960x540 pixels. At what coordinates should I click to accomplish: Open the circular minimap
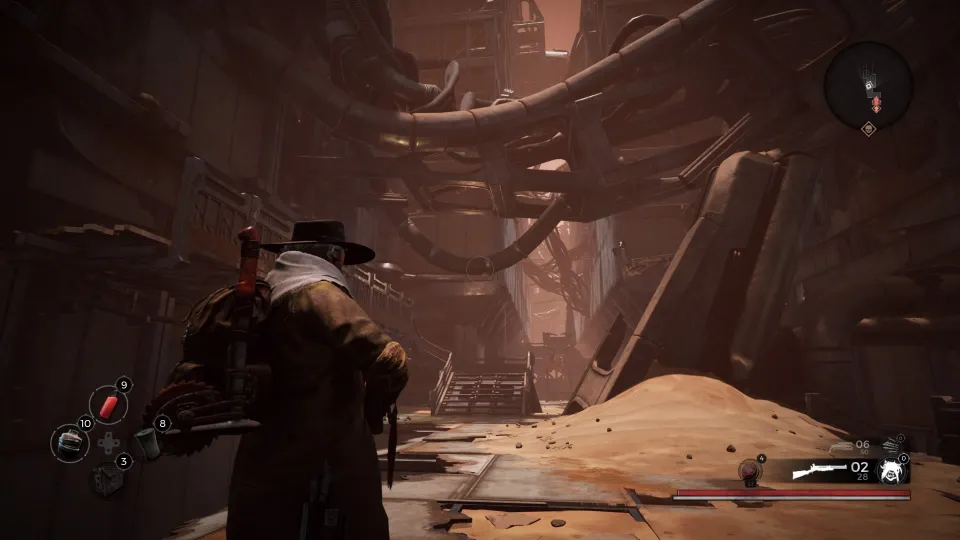[868, 85]
